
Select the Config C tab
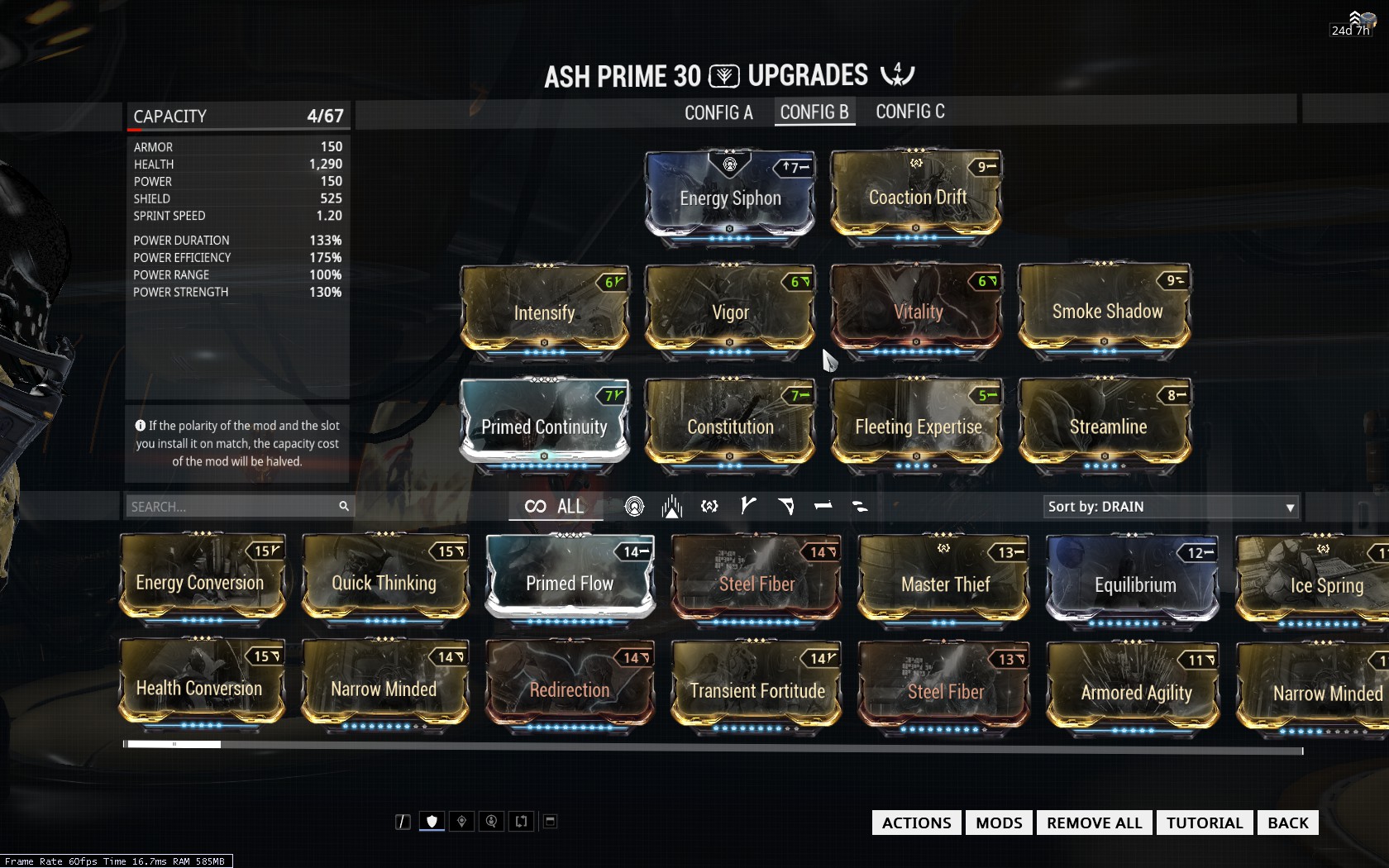[909, 112]
